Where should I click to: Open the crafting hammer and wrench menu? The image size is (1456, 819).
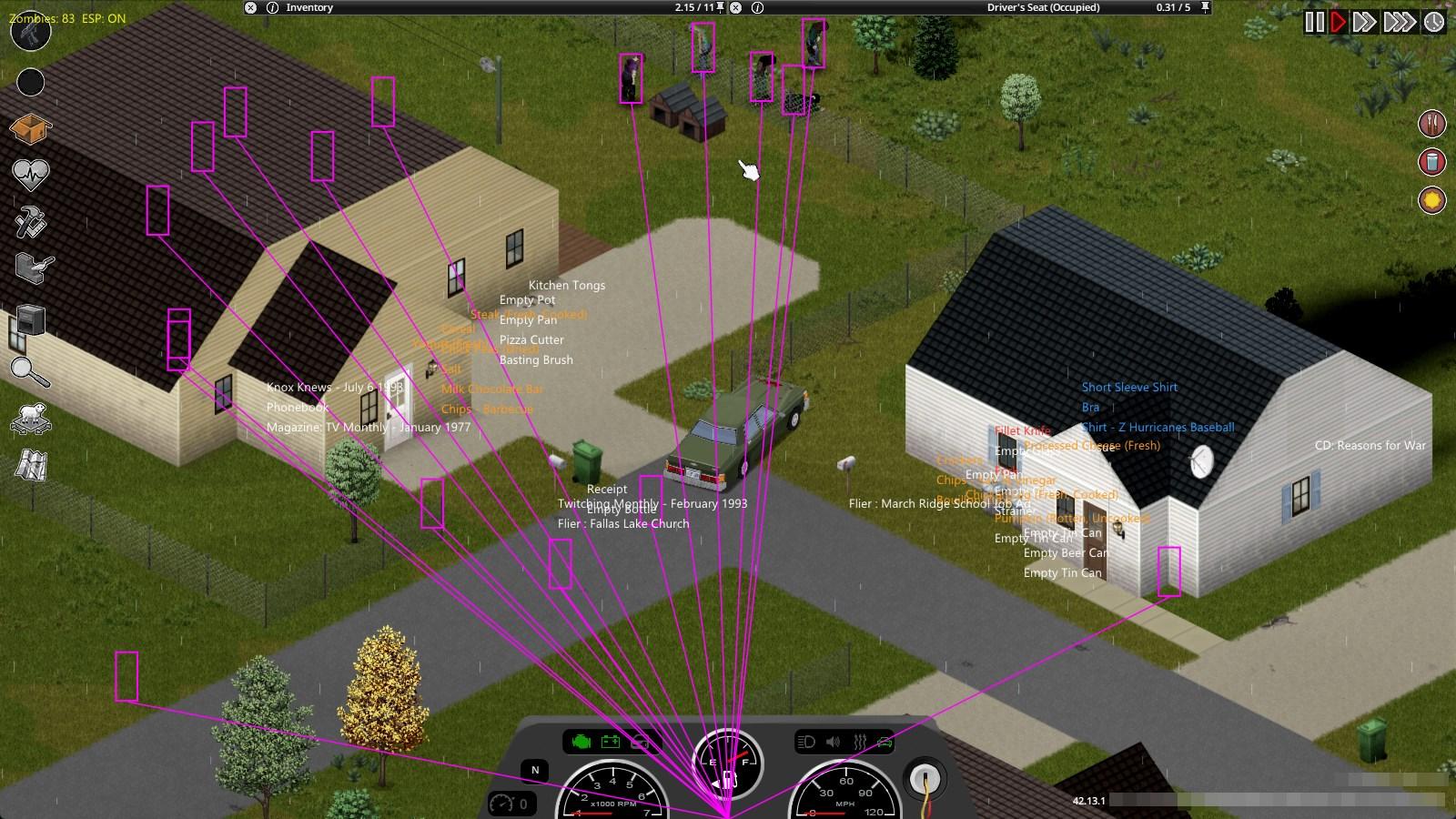coord(30,221)
